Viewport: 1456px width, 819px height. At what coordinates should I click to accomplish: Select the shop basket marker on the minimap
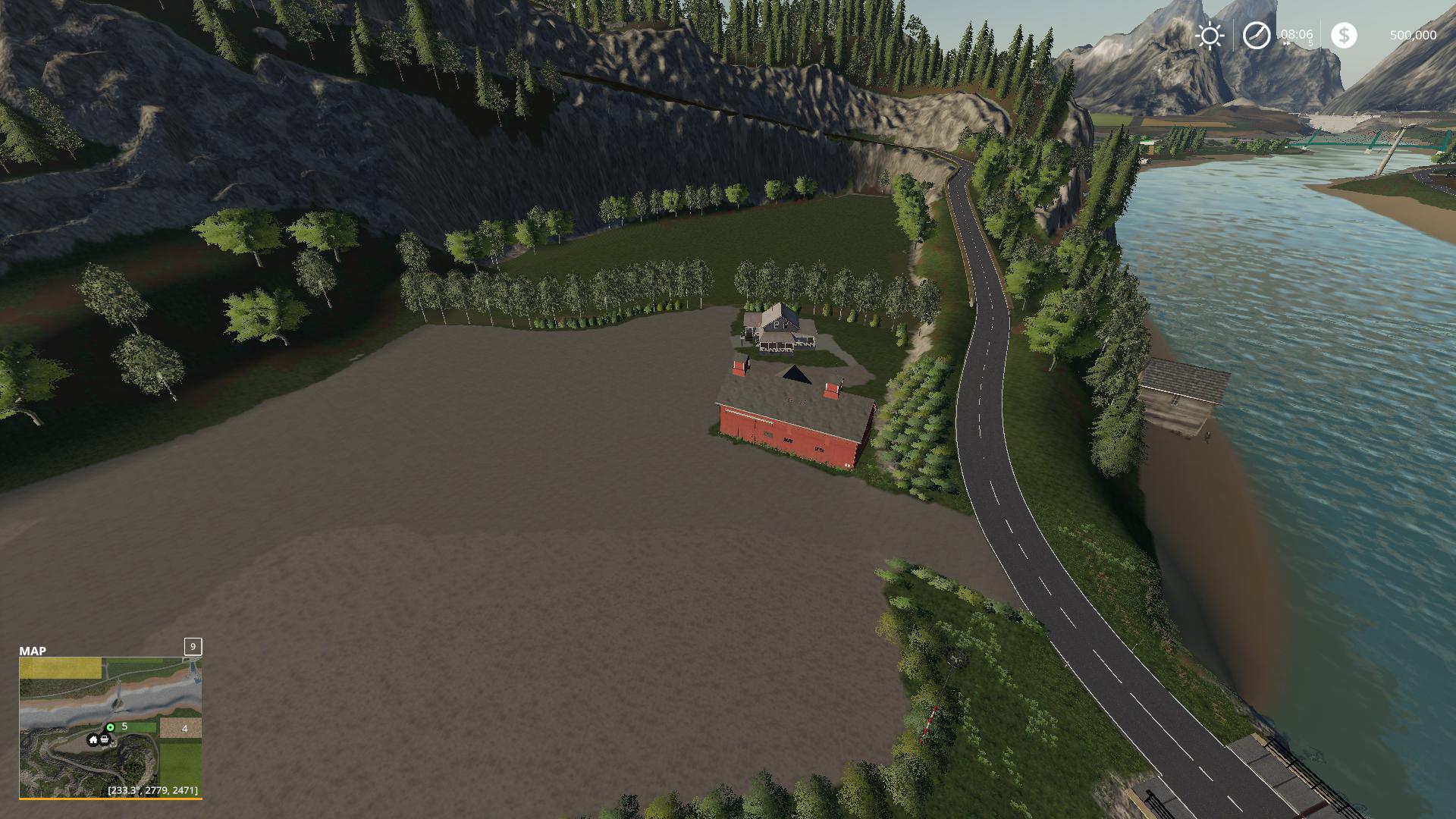point(105,739)
